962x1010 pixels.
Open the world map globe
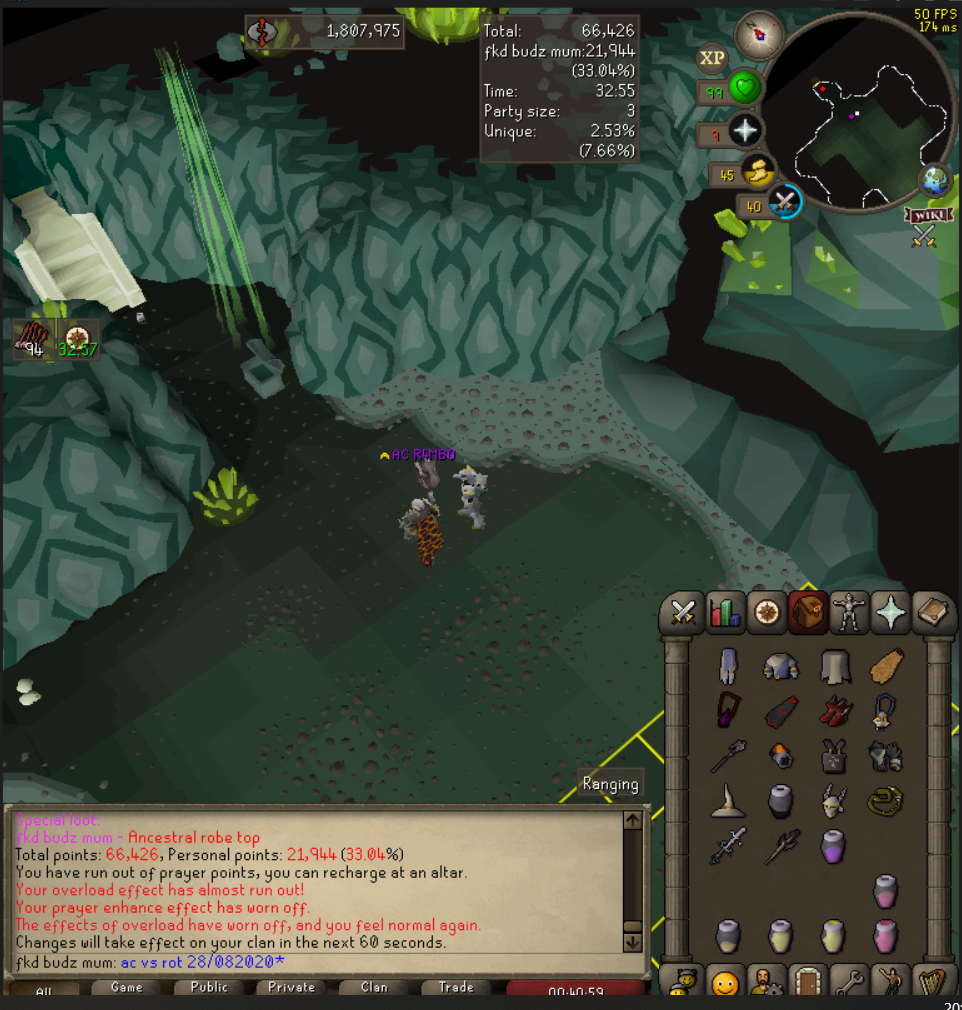[x=937, y=180]
